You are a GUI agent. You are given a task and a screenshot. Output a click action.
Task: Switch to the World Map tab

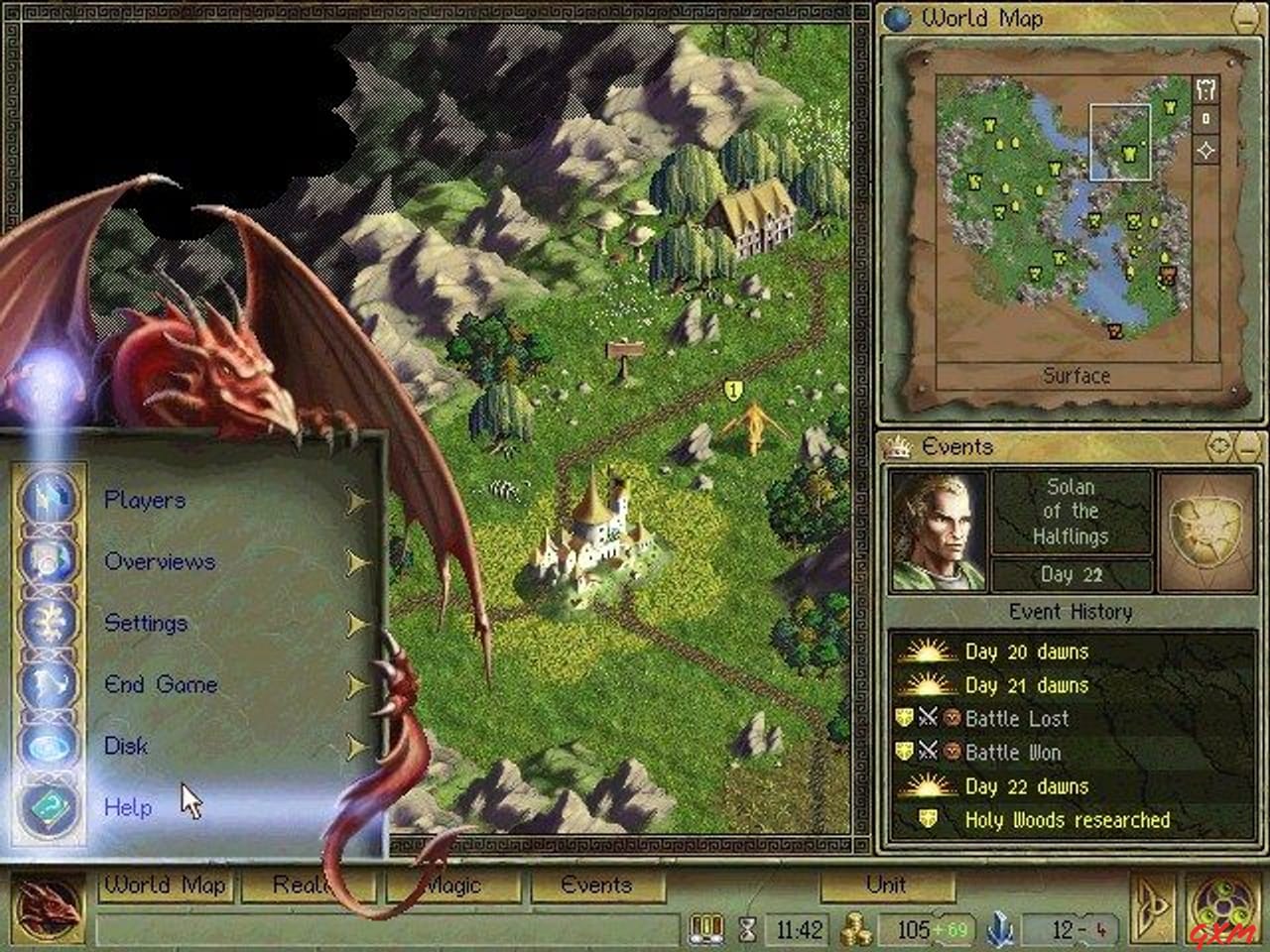pos(166,885)
